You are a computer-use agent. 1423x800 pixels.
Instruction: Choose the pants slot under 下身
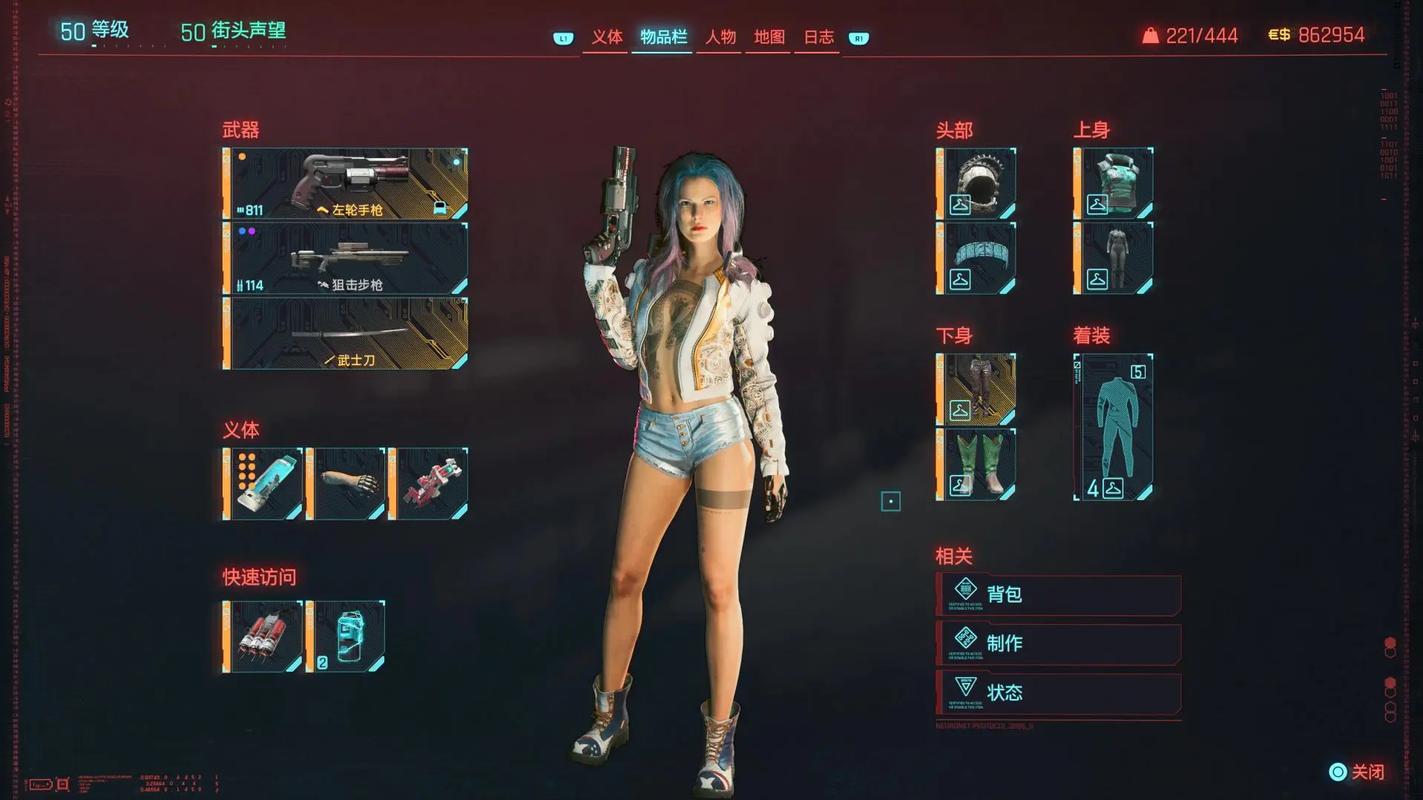tap(976, 389)
